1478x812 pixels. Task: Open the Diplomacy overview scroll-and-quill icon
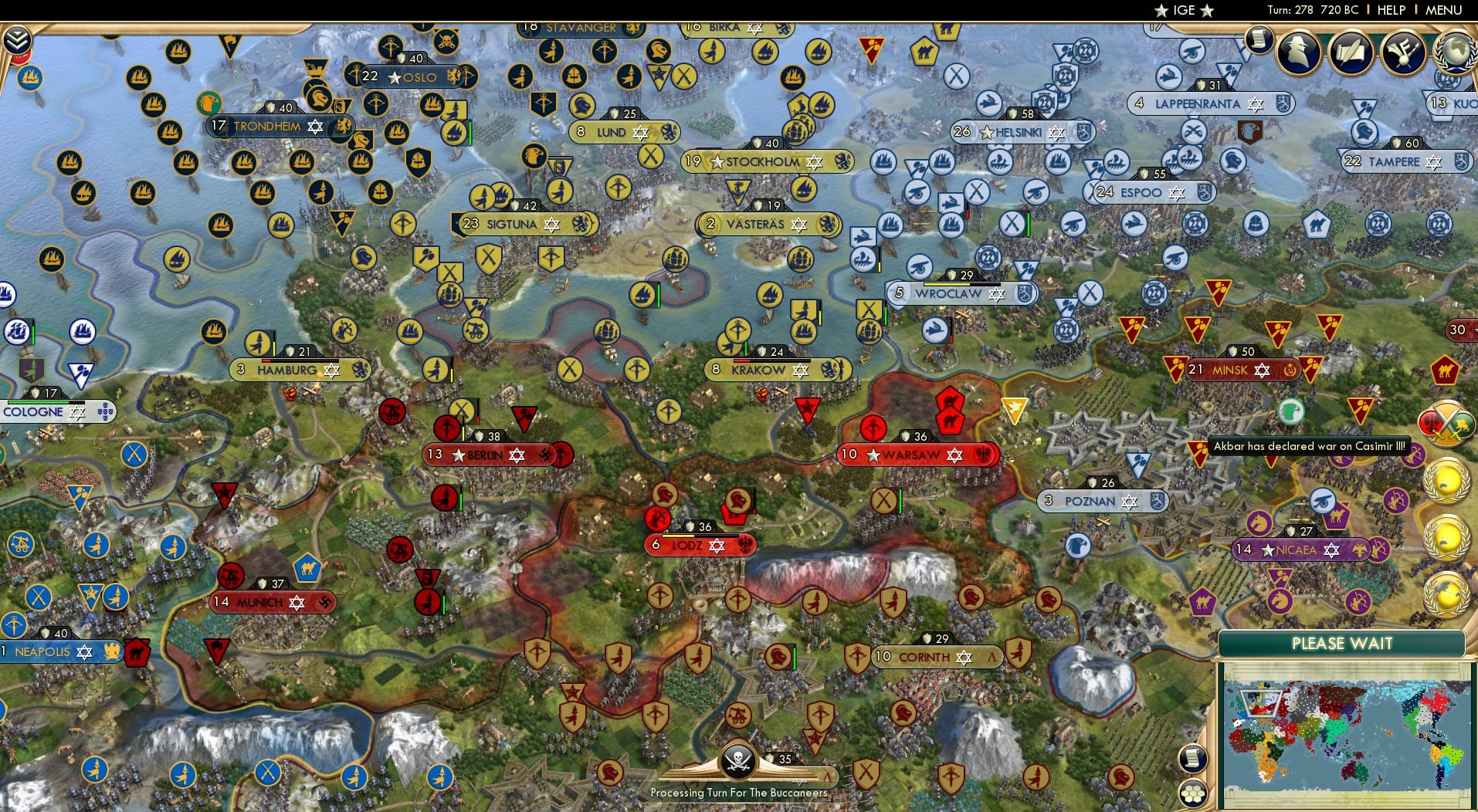click(1350, 52)
